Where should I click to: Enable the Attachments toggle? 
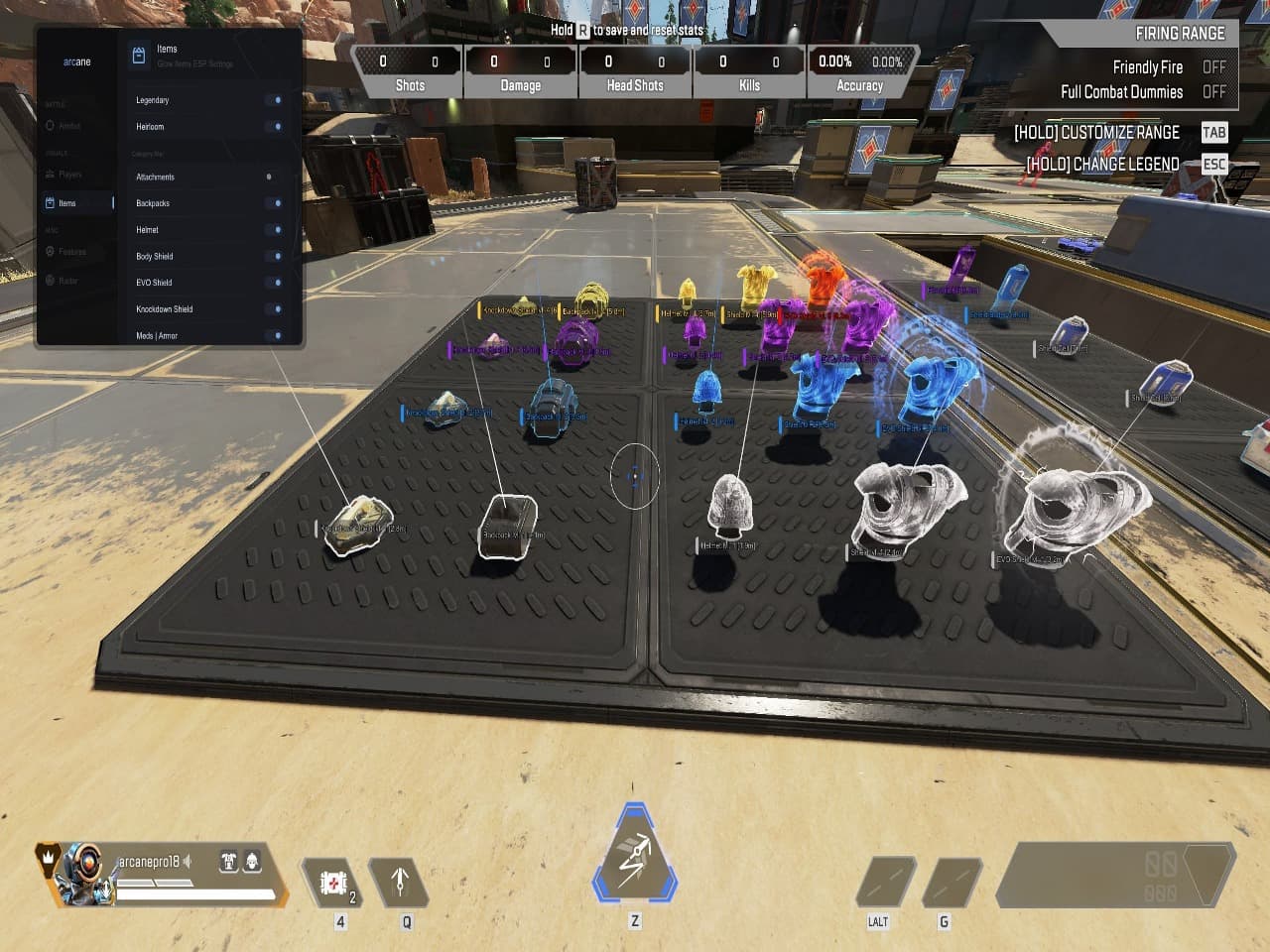pyautogui.click(x=271, y=177)
